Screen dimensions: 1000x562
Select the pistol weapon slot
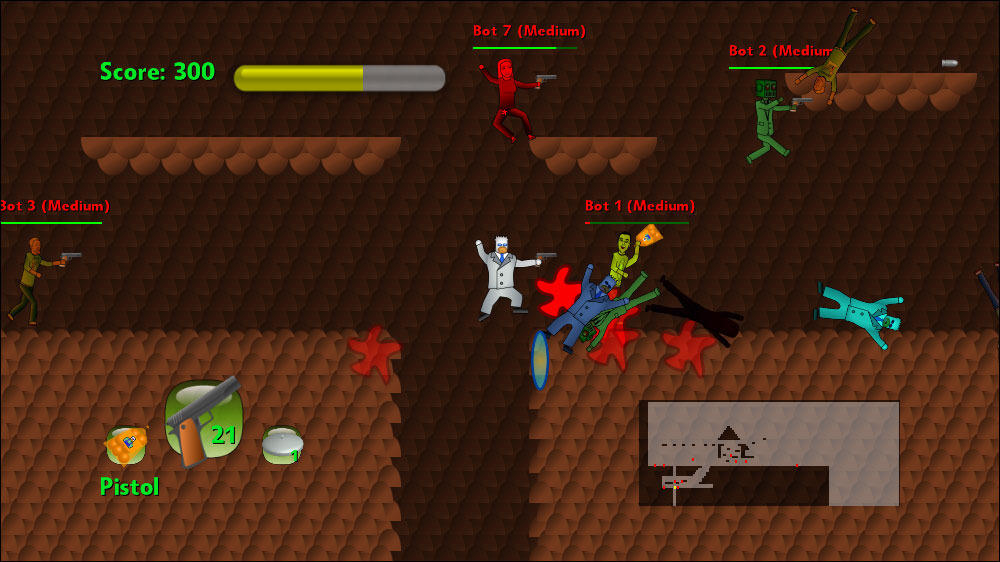(x=204, y=422)
